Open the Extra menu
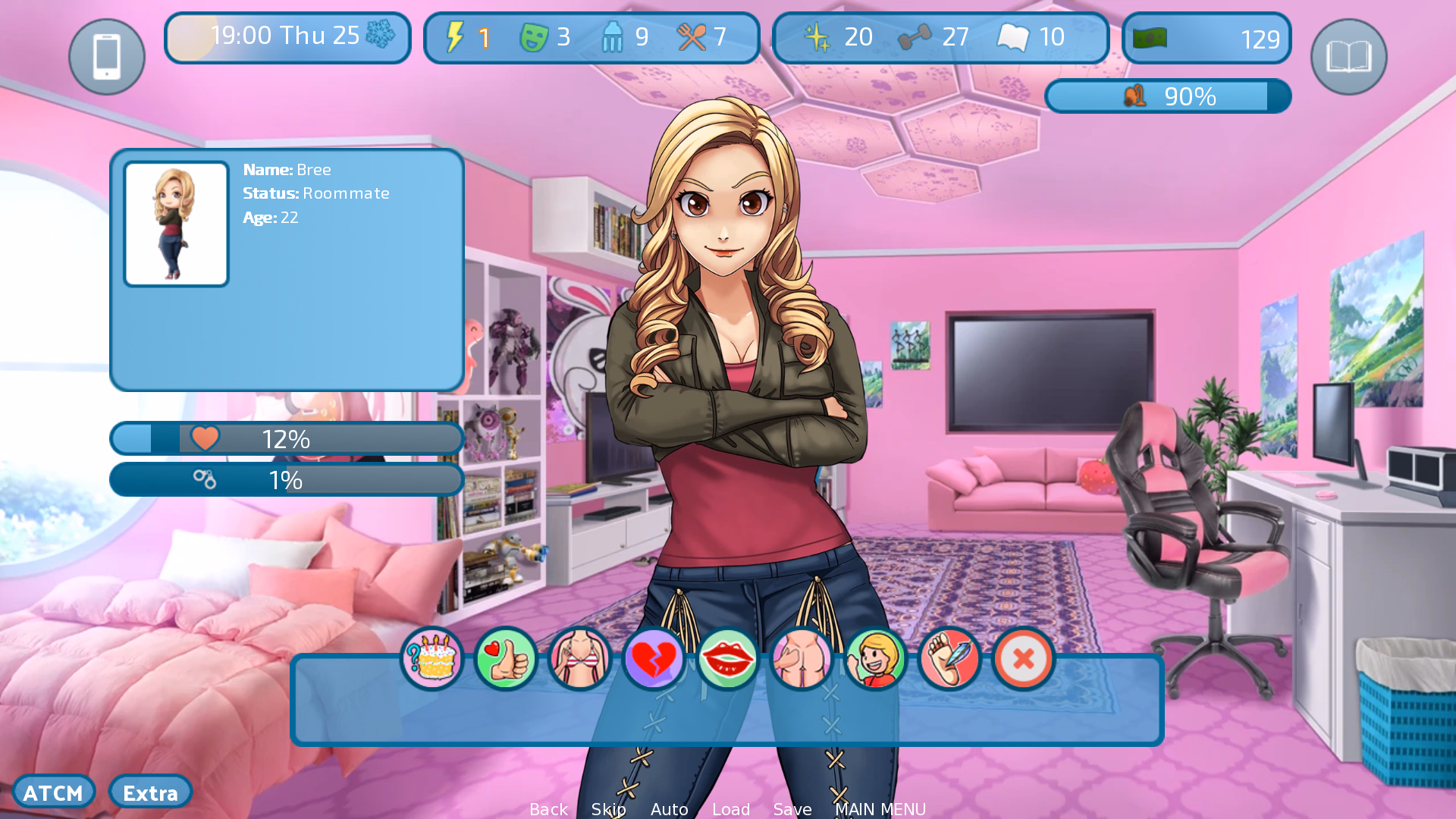This screenshot has height=819, width=1456. click(x=150, y=792)
